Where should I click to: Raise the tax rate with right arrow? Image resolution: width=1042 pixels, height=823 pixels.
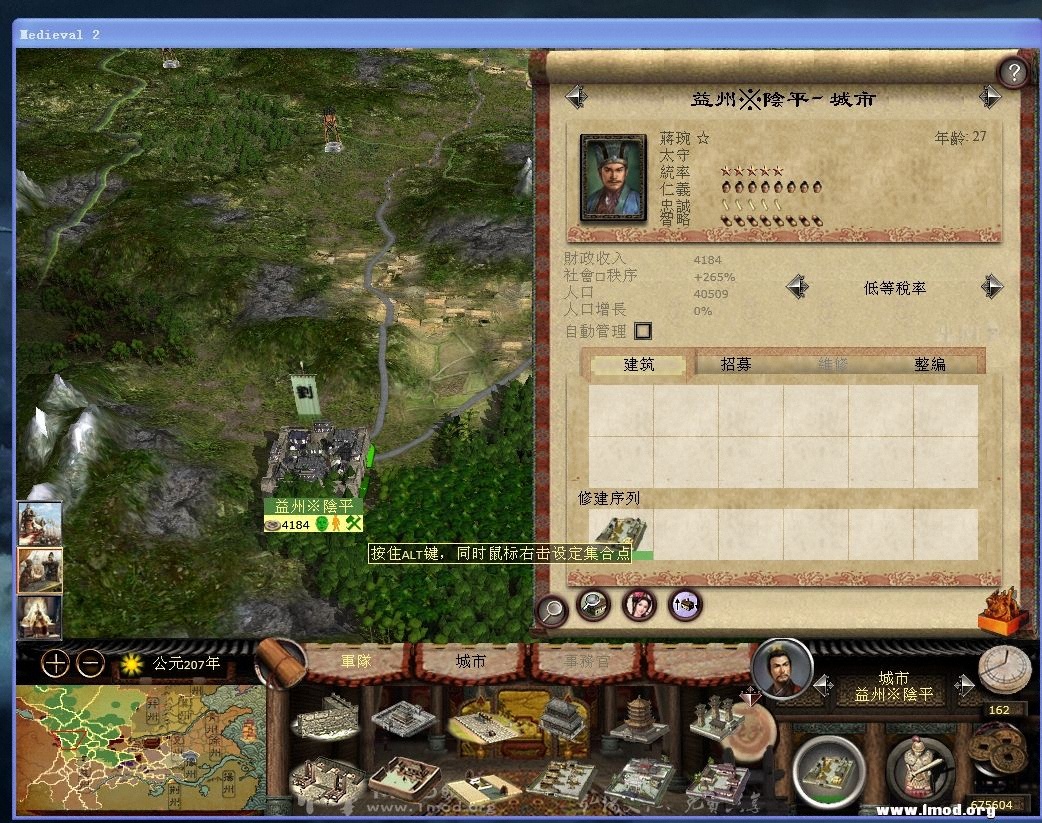(991, 288)
